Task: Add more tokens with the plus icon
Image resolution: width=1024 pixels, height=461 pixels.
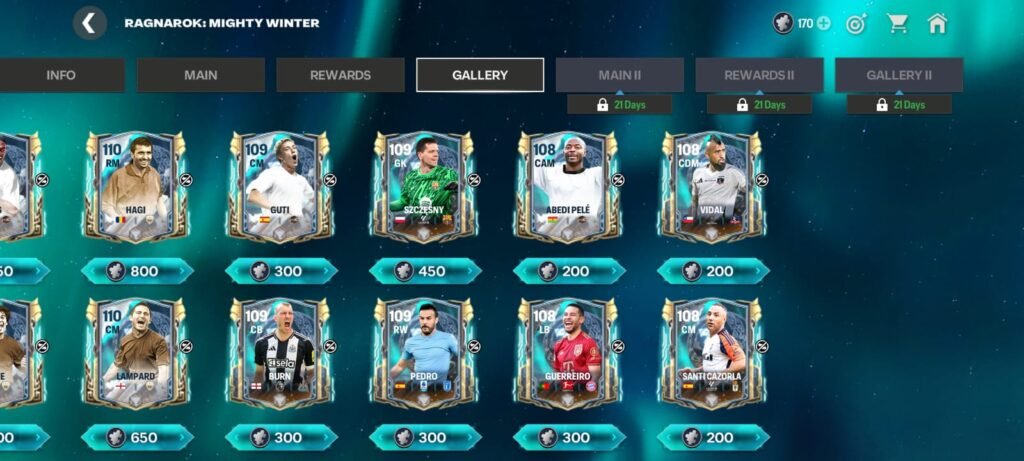Action: (824, 23)
